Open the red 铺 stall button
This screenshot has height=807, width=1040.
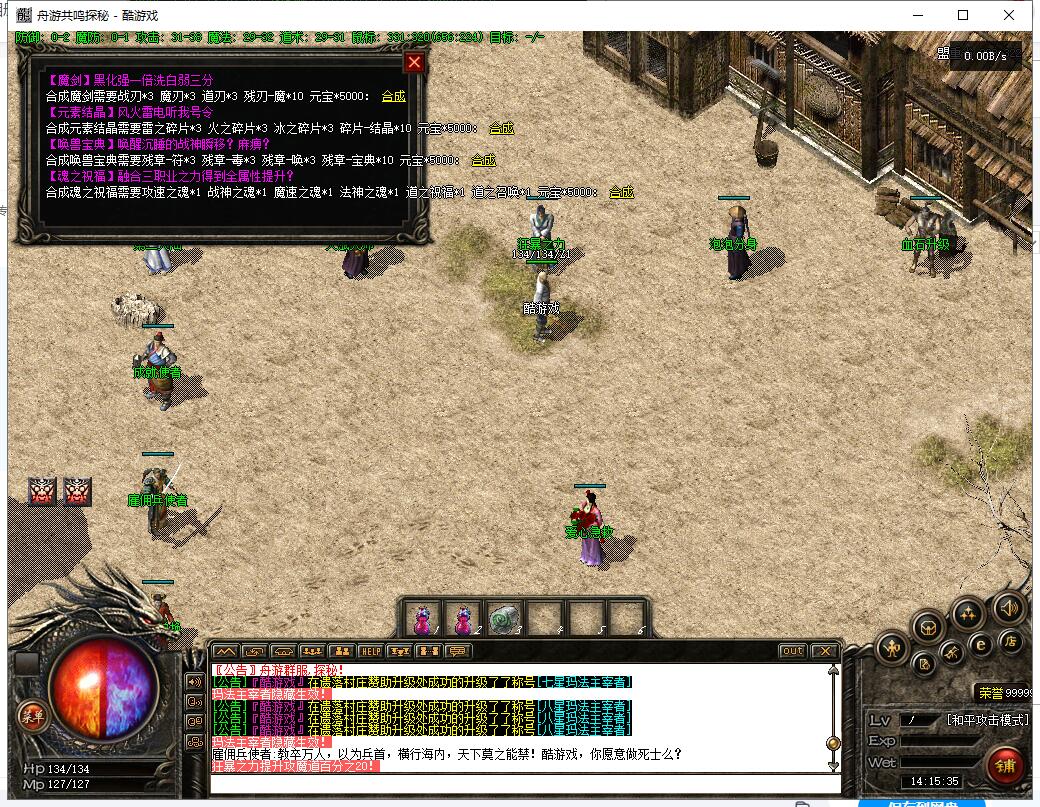(1004, 765)
